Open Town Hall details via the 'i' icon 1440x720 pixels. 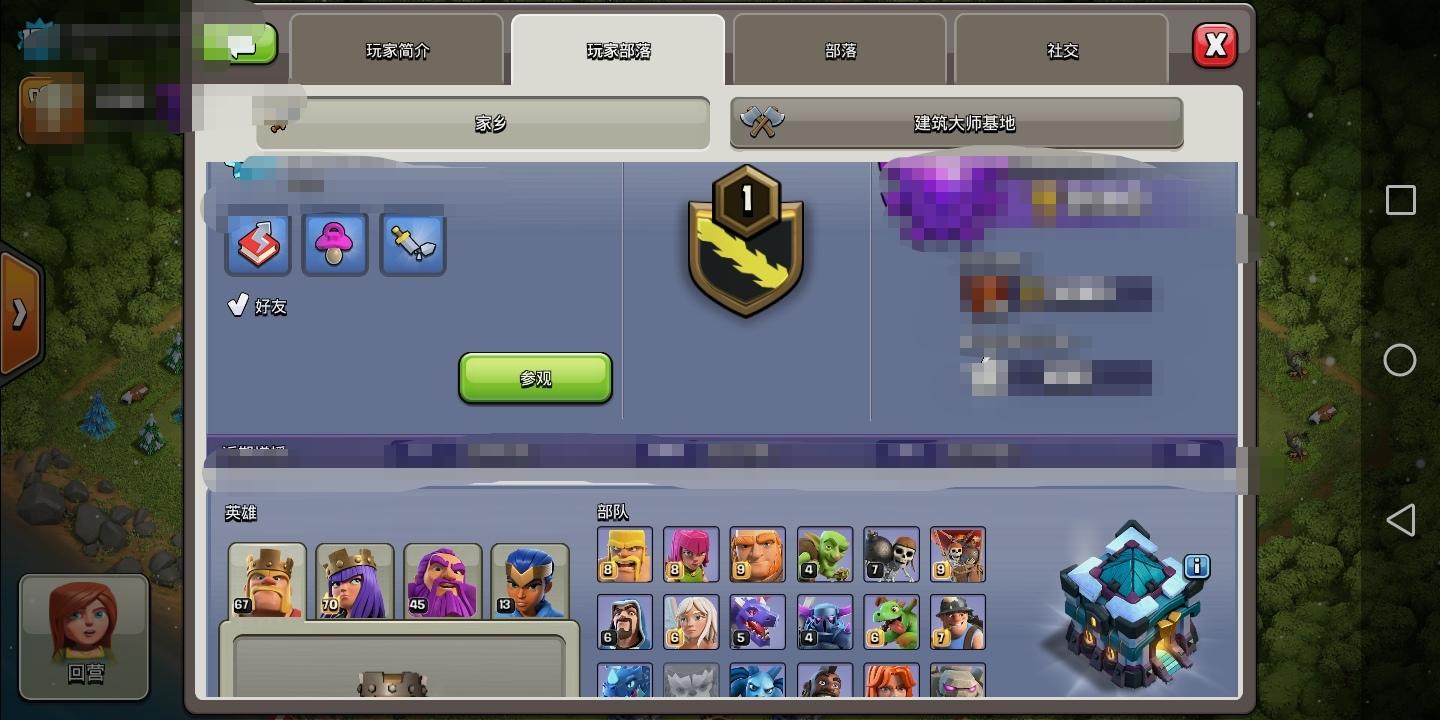1197,566
